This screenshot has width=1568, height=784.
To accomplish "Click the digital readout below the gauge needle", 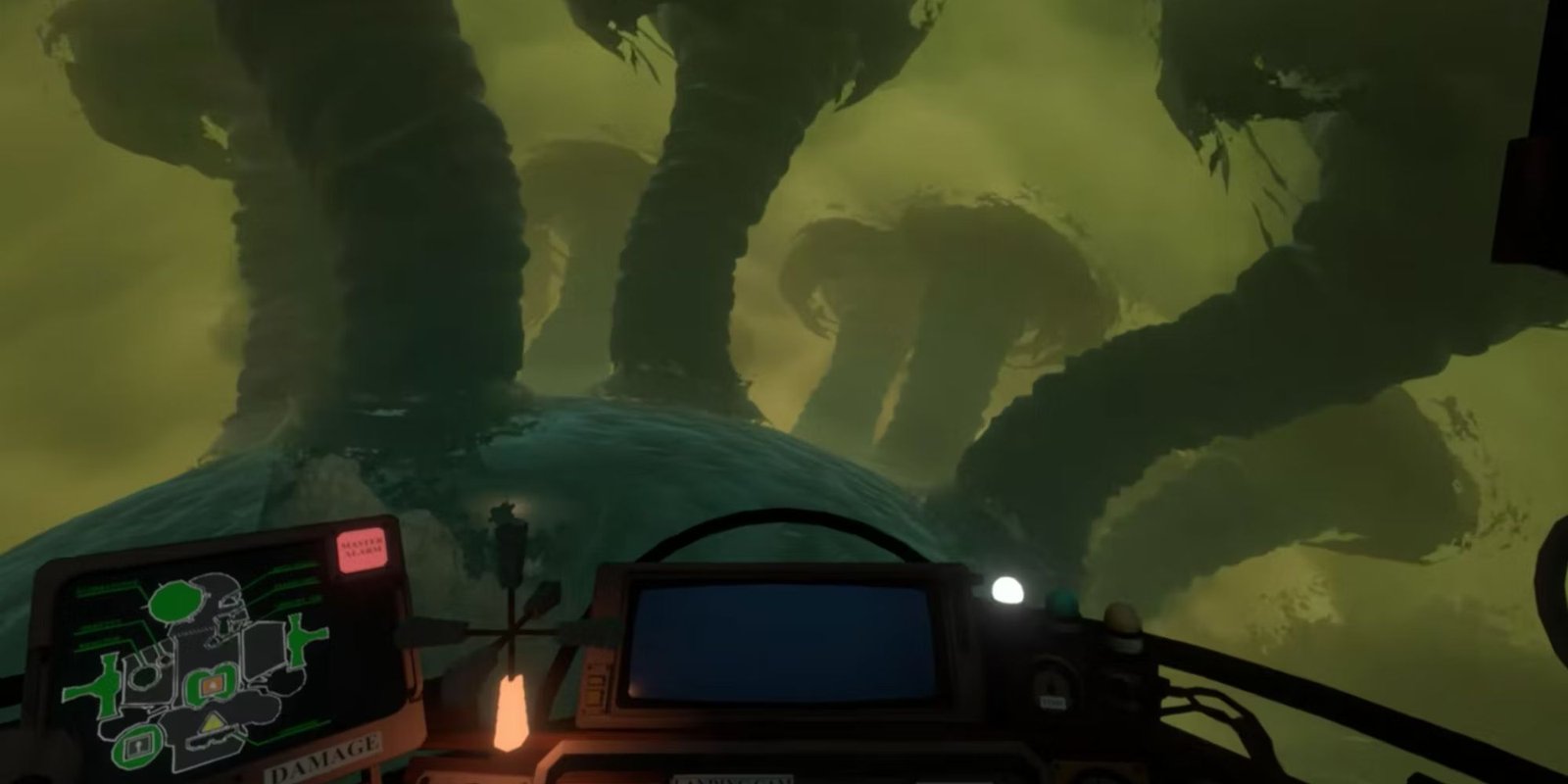I will click(1053, 700).
